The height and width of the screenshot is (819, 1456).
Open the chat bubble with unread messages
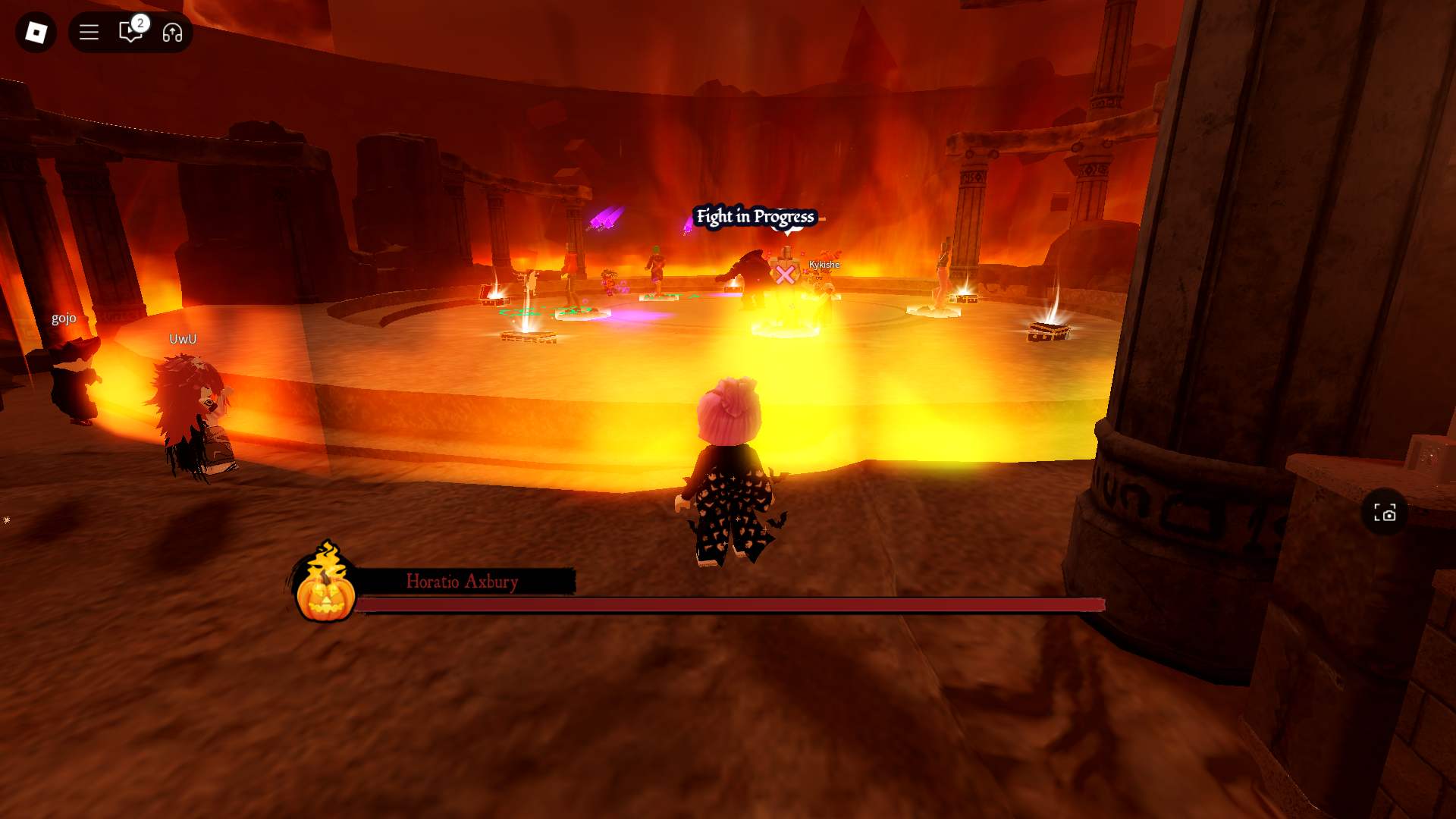pyautogui.click(x=128, y=33)
